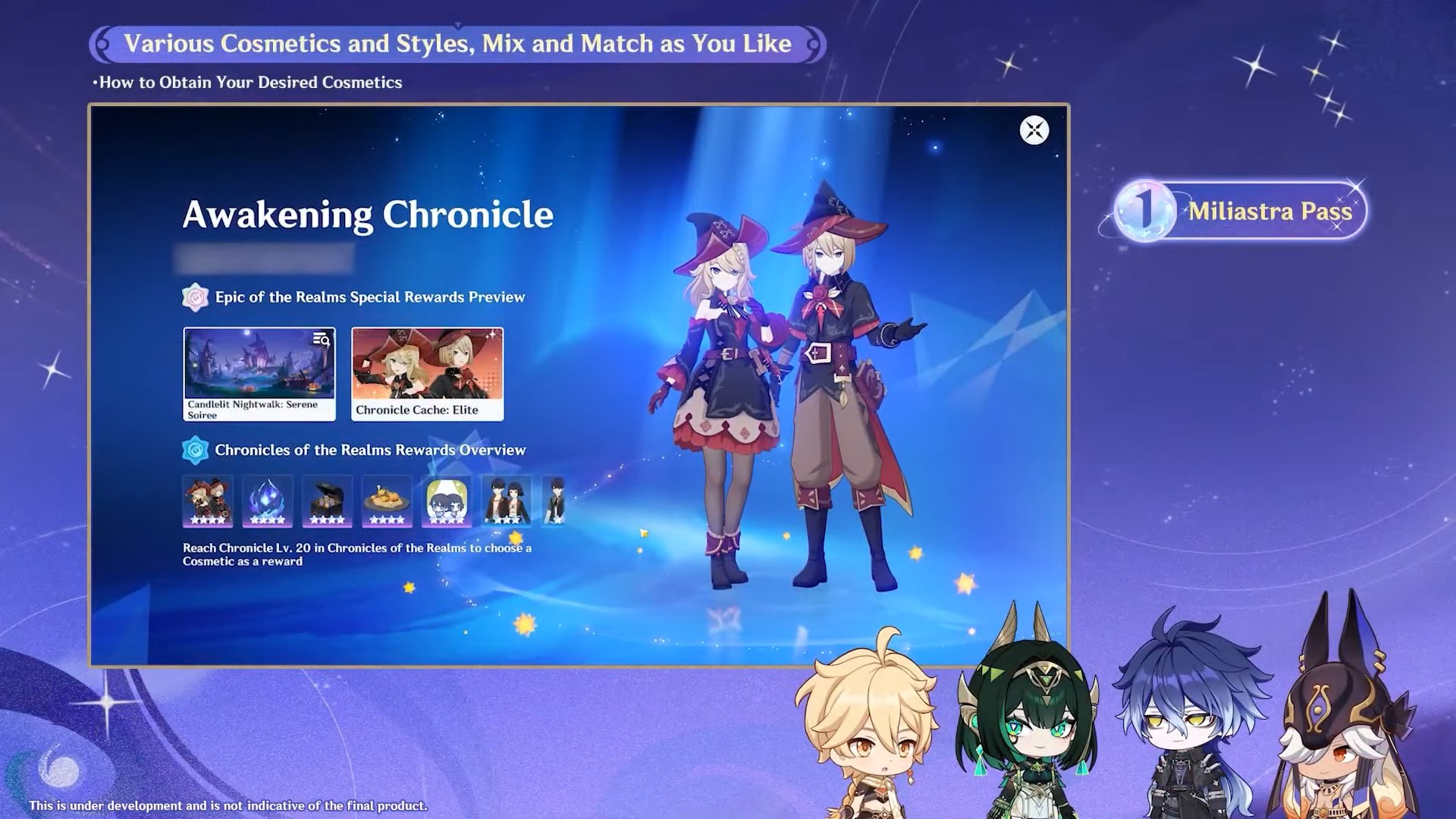Choose the dark treasure chest reward
The image size is (1456, 819).
(327, 501)
